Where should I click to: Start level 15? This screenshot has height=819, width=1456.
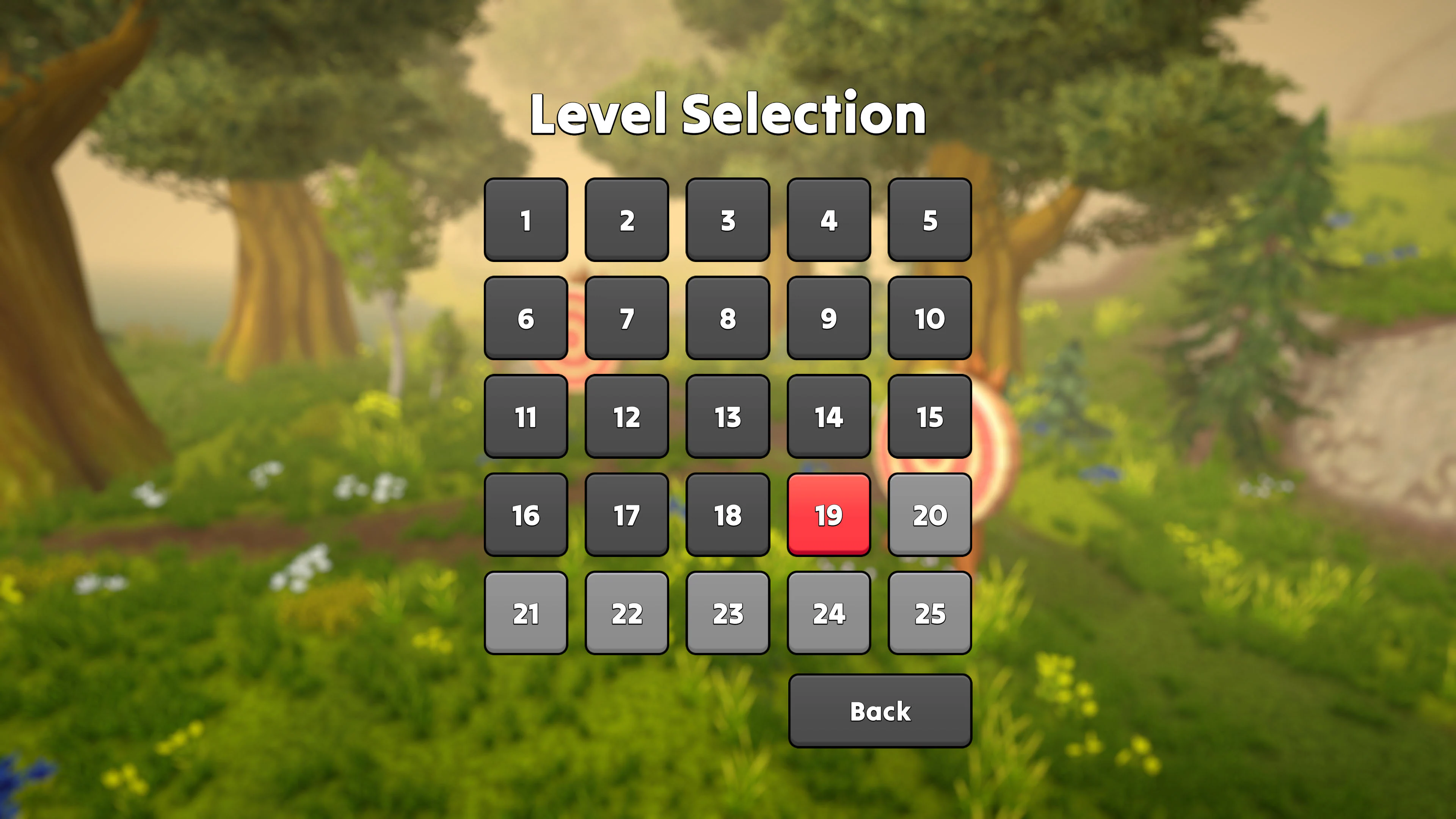(930, 417)
